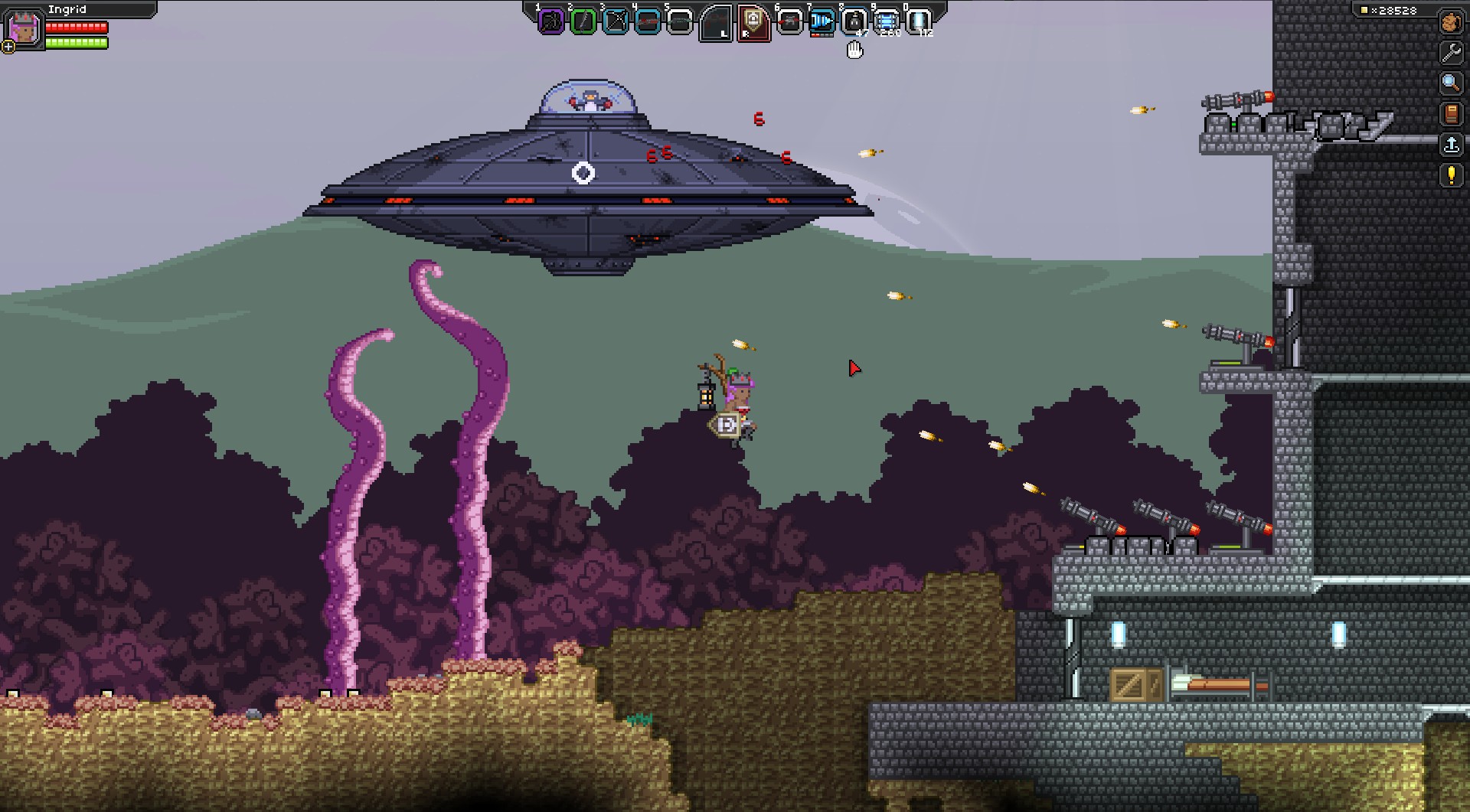Open the quest log exclamation mark
This screenshot has height=812, width=1470.
1450,175
